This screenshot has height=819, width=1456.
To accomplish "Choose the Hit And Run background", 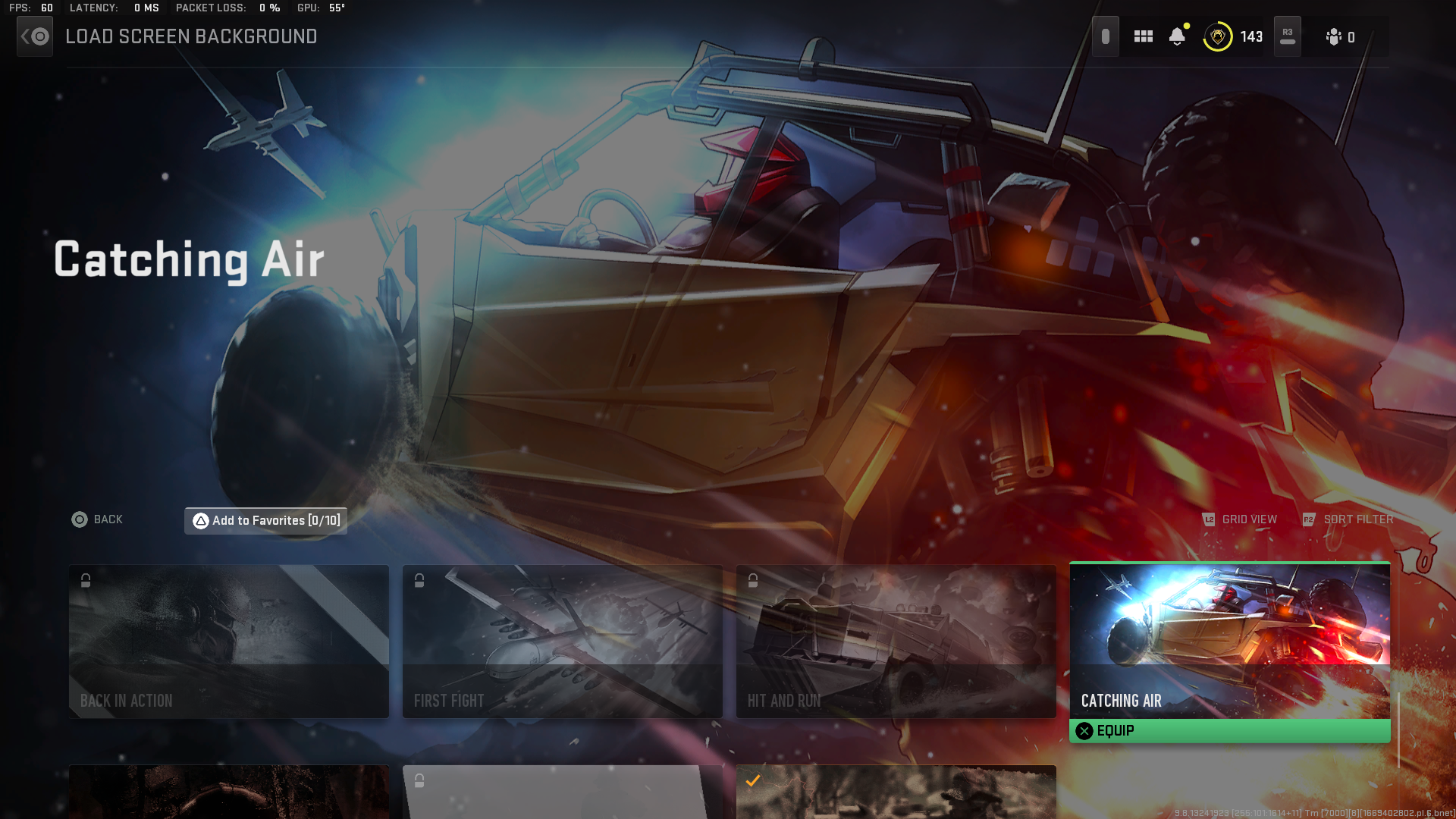I will (896, 641).
